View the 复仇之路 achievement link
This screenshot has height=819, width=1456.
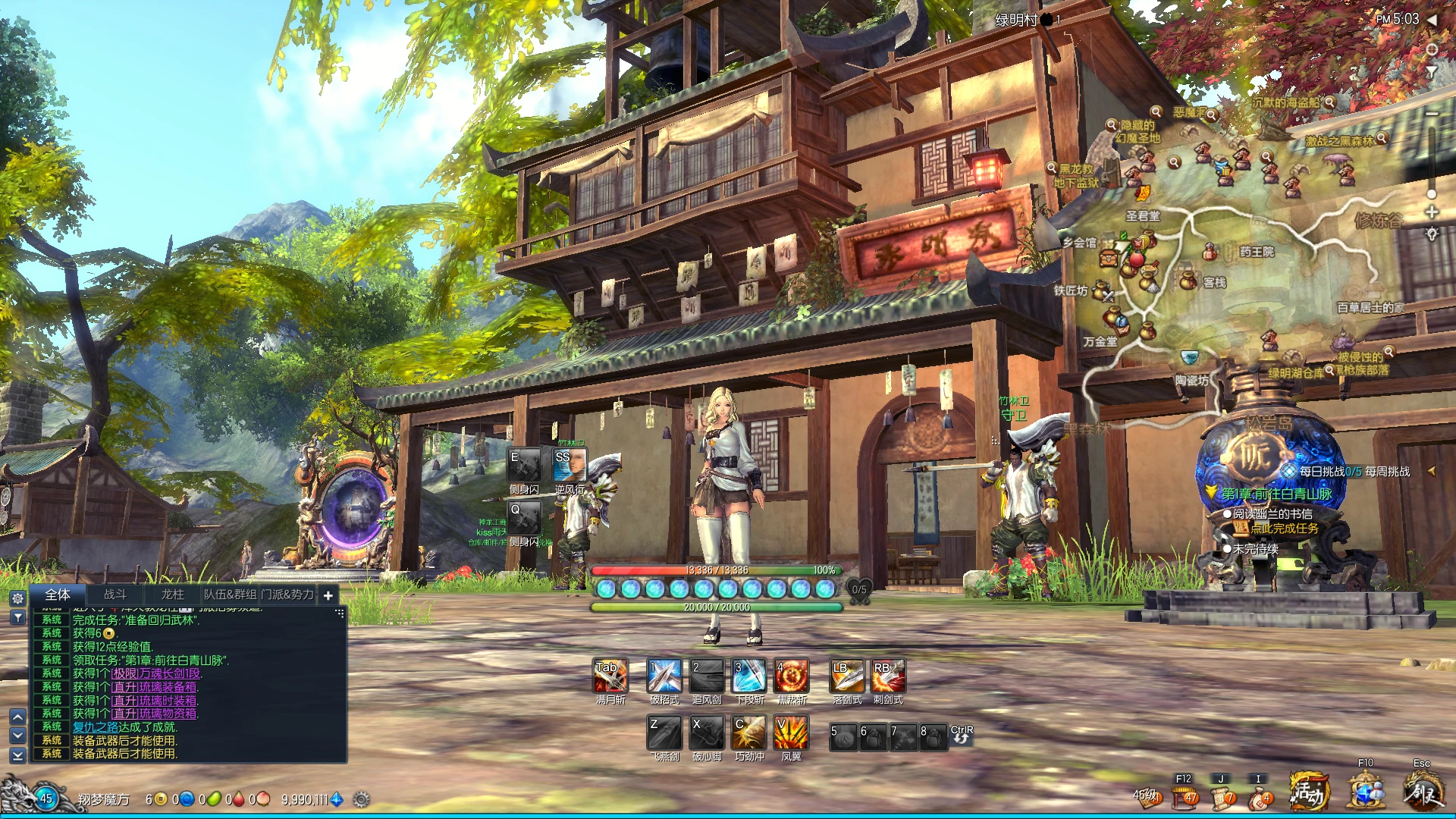[95, 727]
